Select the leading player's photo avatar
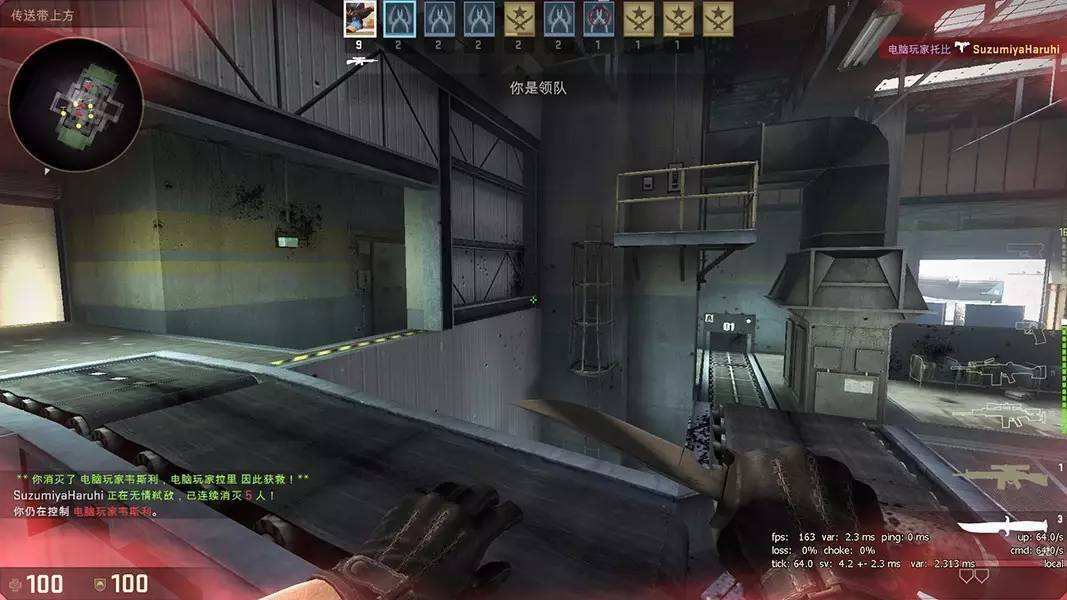1067x600 pixels. (x=359, y=19)
